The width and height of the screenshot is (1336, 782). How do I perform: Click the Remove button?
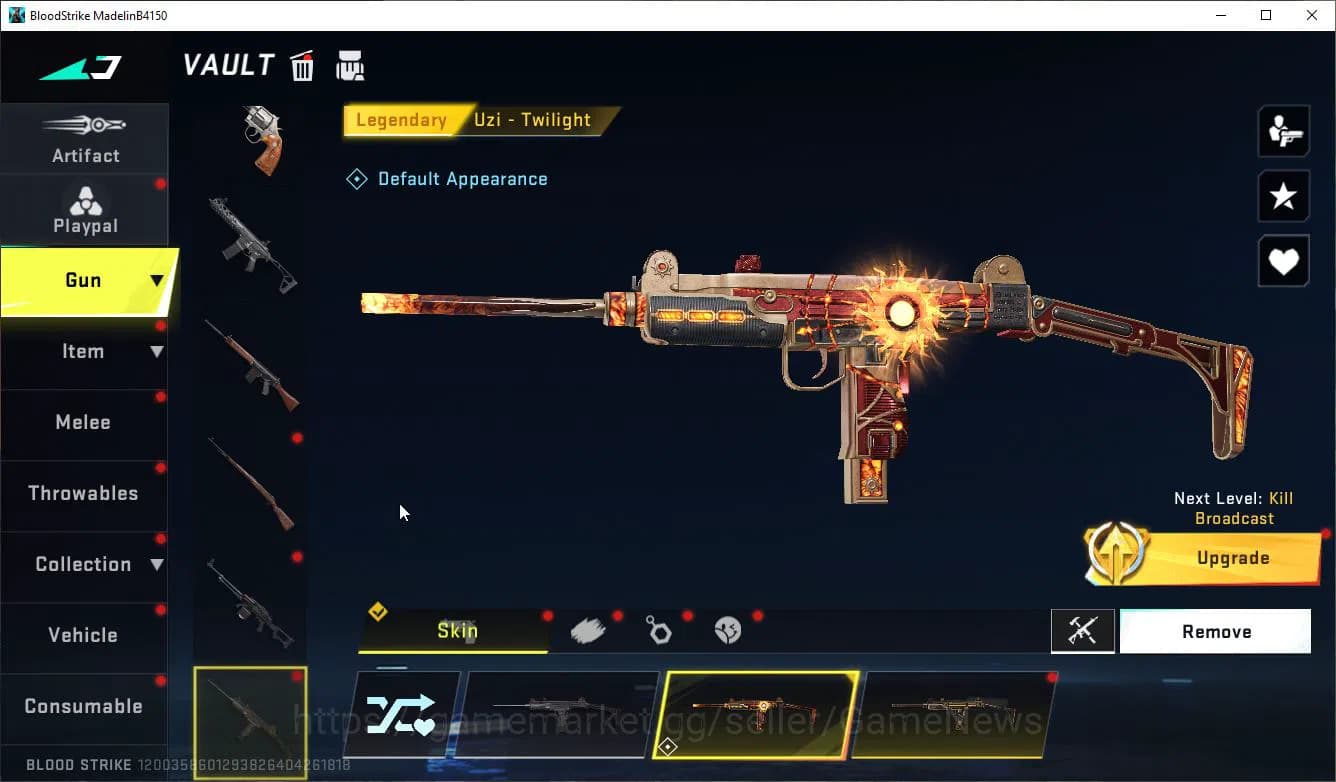1216,631
